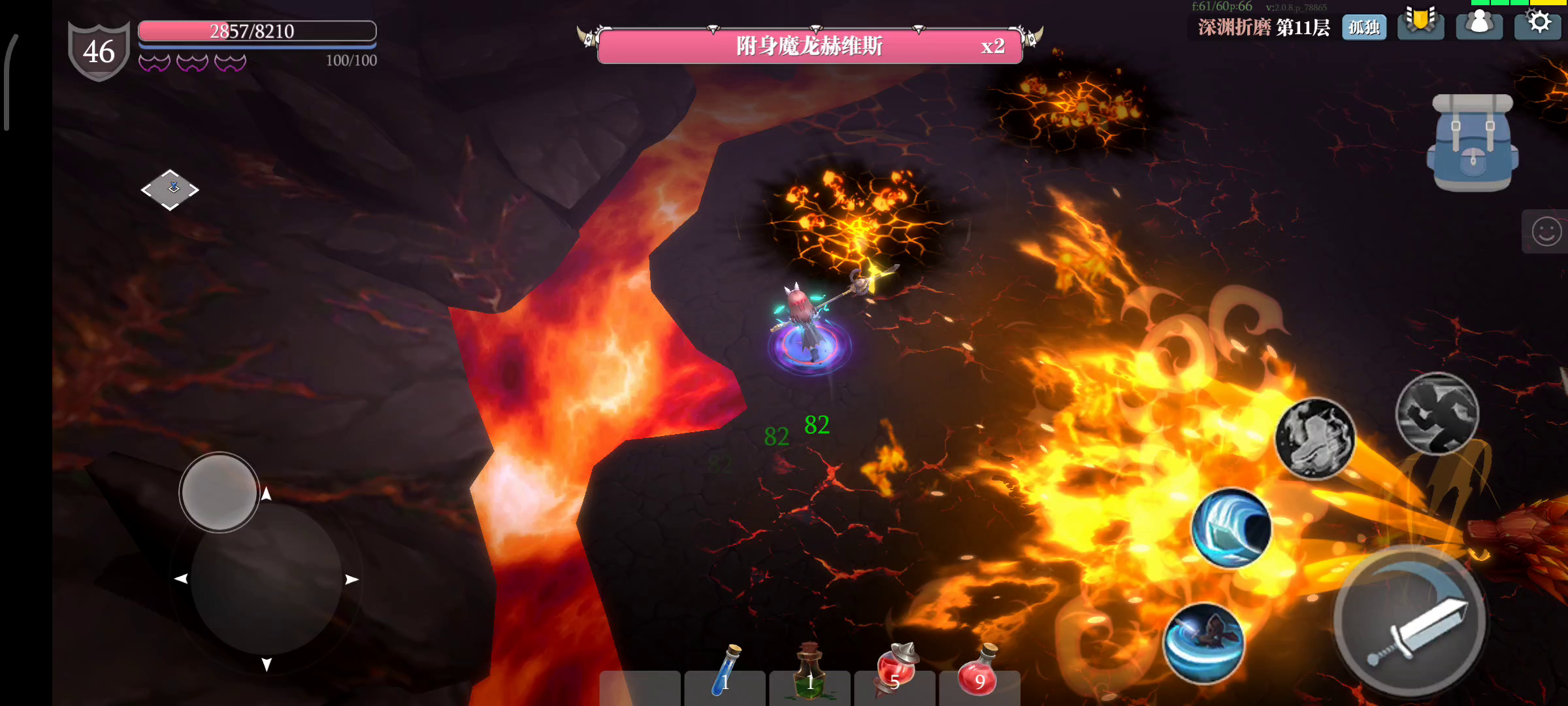Use the green bottle potion slot
The width and height of the screenshot is (1568, 706).
[810, 673]
